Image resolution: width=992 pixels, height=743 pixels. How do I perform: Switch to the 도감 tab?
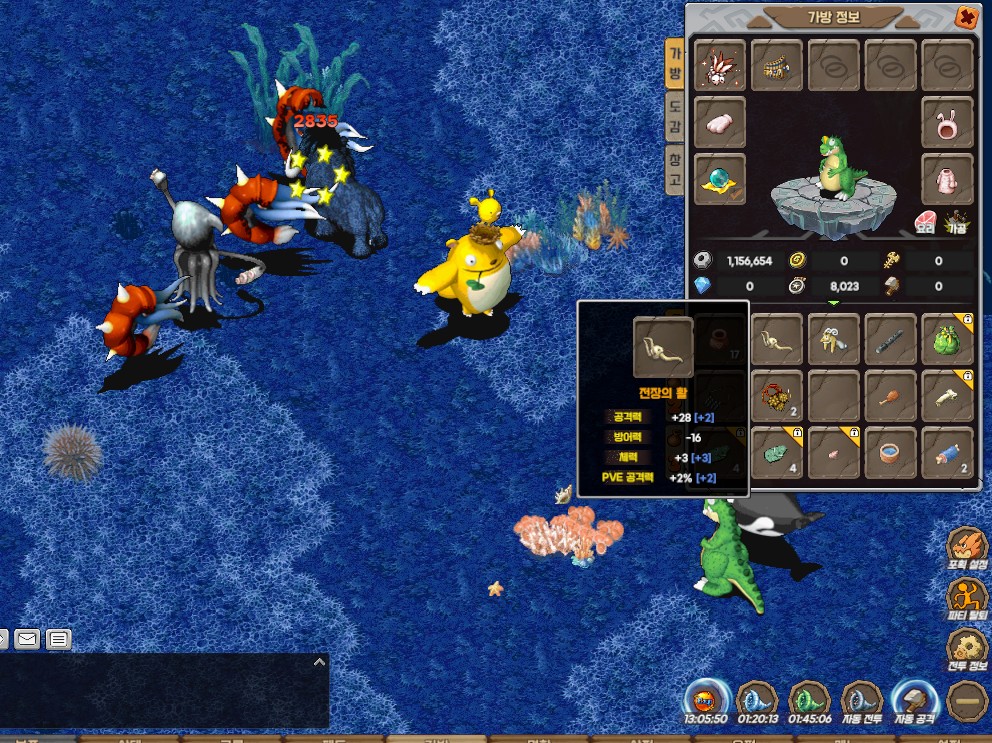pos(675,118)
